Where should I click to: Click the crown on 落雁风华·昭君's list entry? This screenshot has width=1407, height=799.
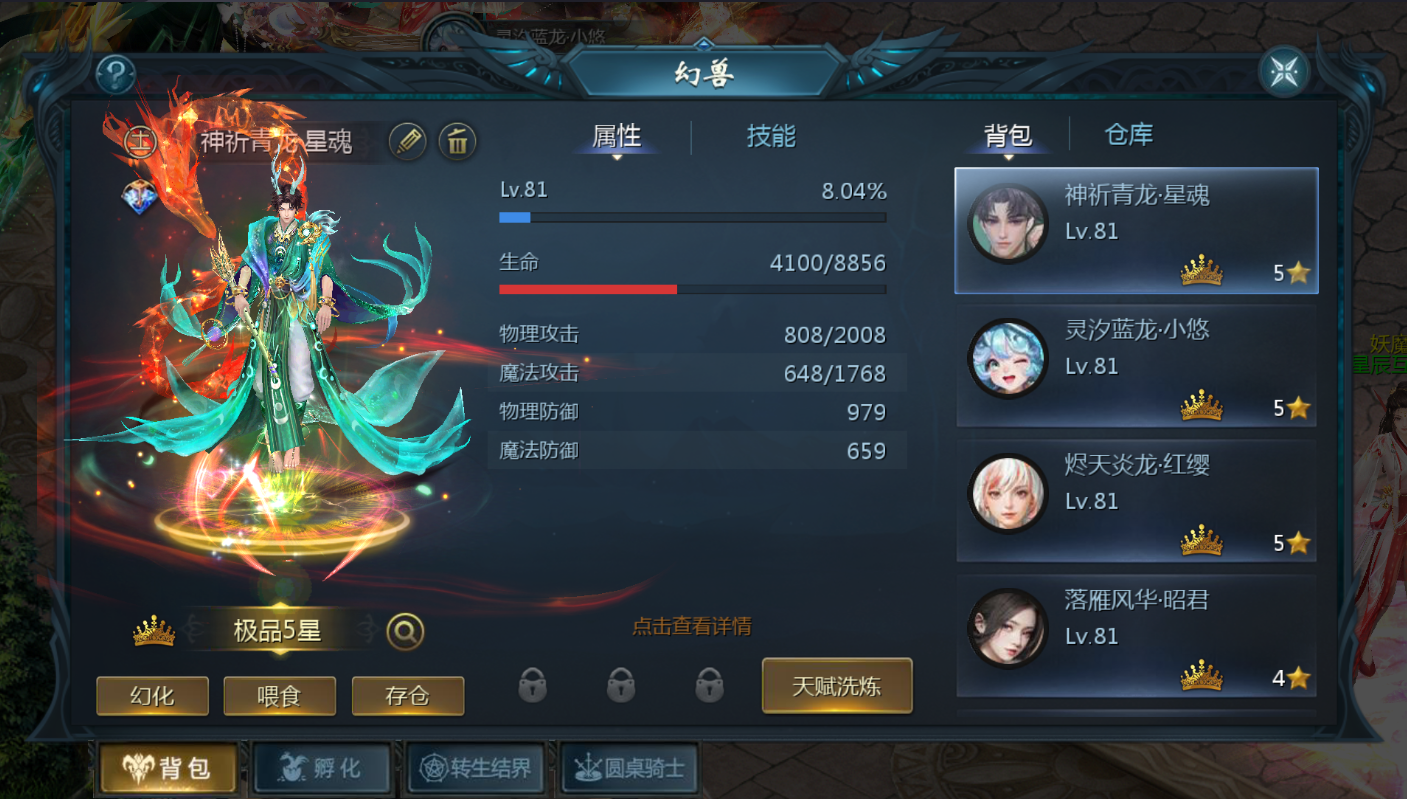point(1203,677)
